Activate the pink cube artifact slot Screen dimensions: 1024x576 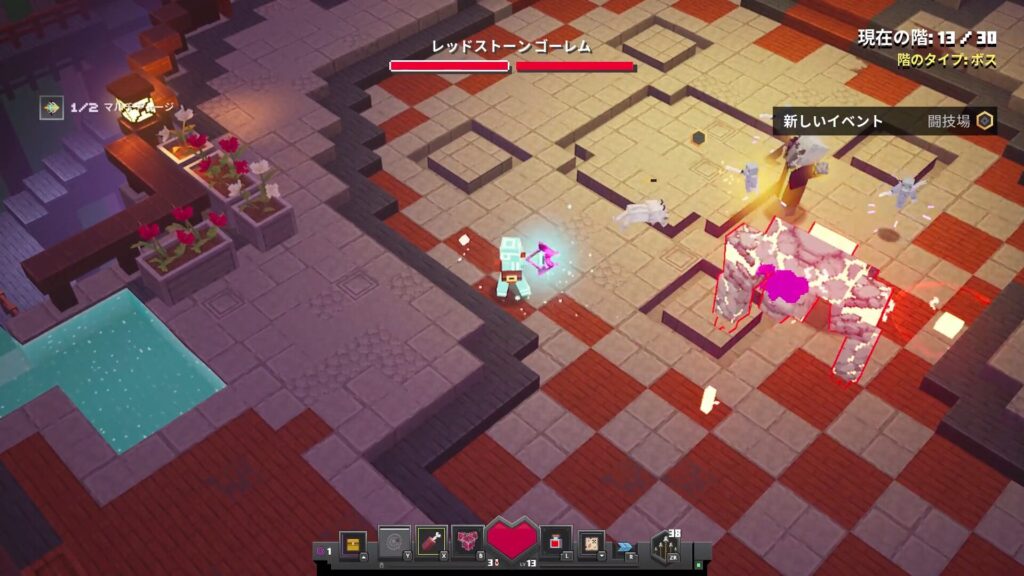click(x=467, y=541)
